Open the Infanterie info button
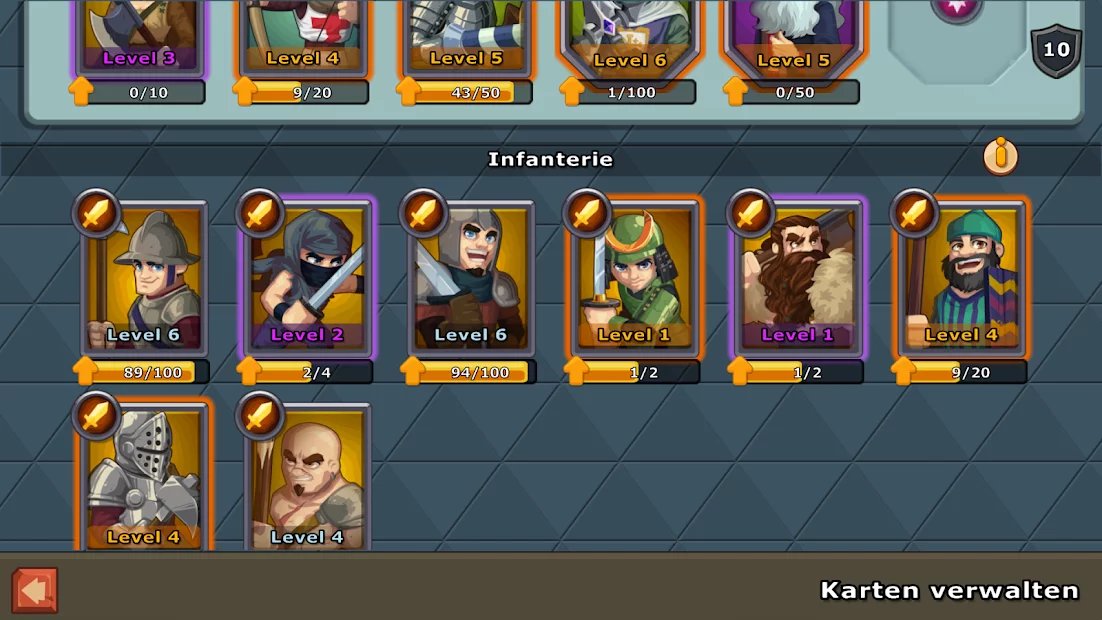The height and width of the screenshot is (620, 1102). (1000, 156)
